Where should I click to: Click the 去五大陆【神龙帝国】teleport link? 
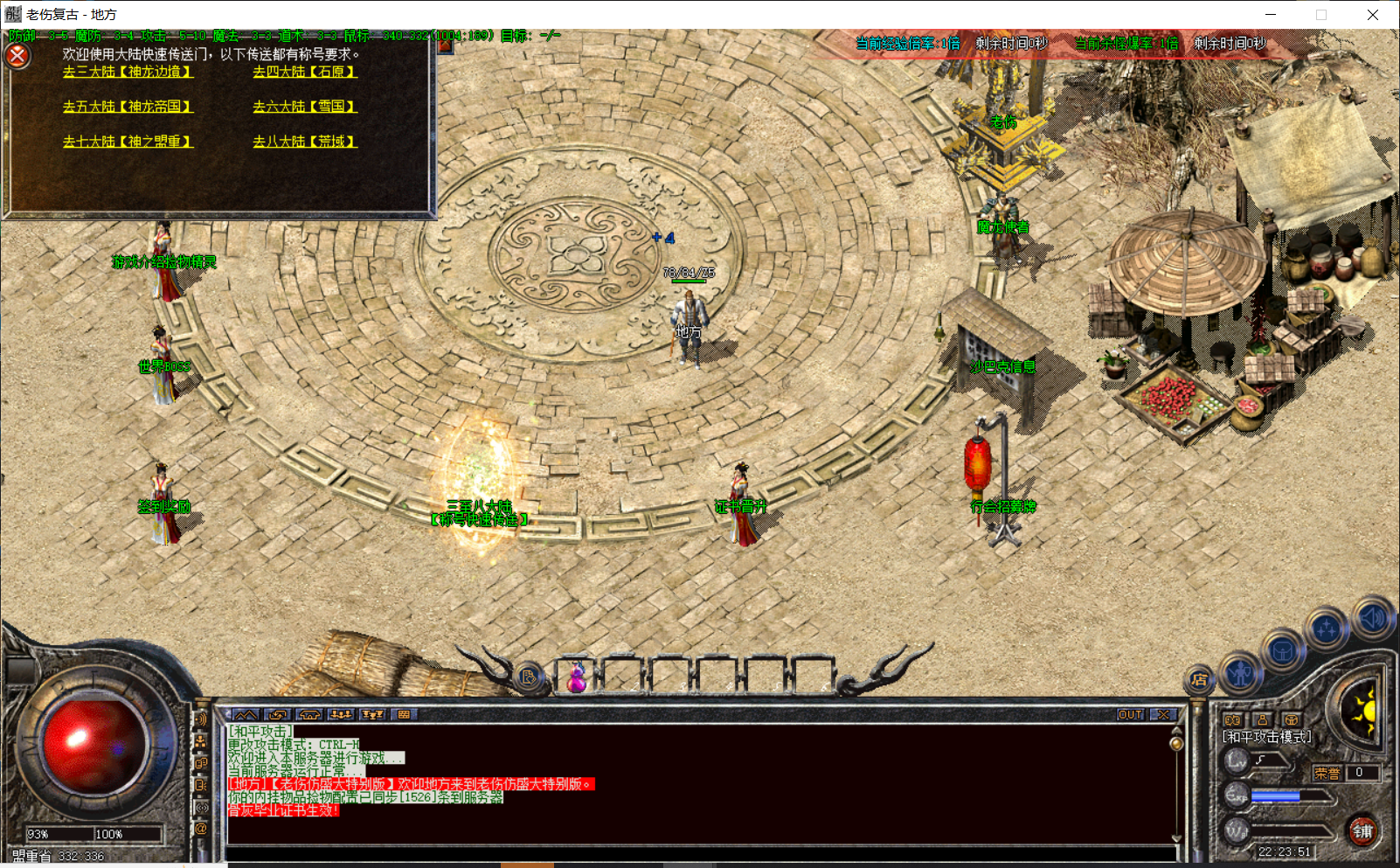pos(127,107)
